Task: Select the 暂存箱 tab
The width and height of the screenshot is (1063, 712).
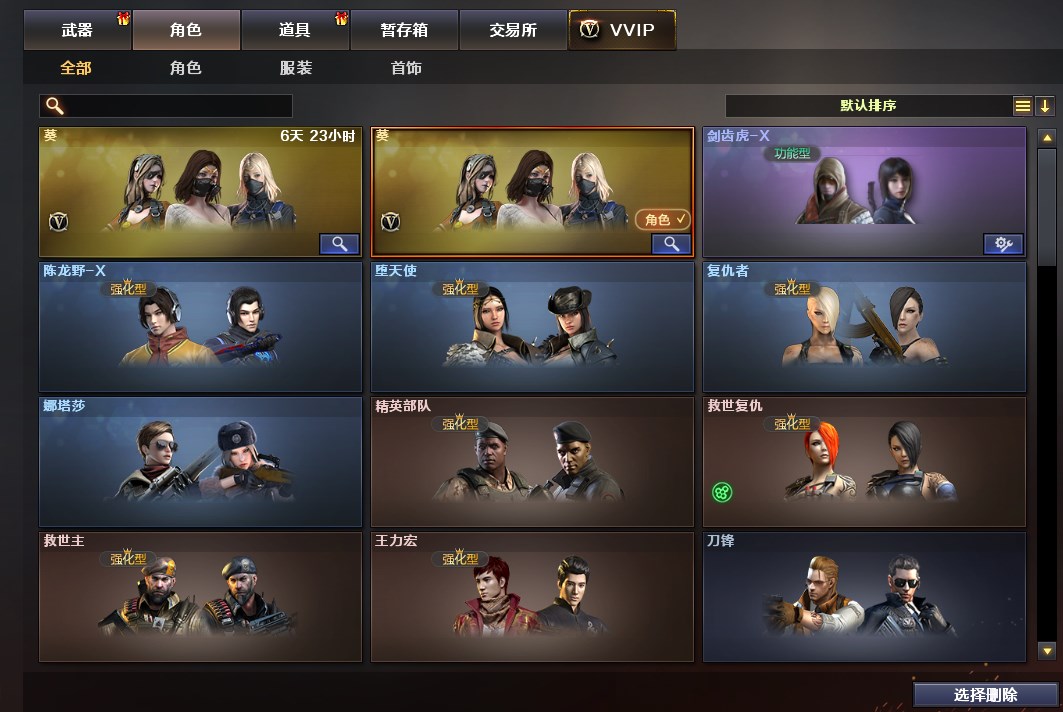Action: [404, 30]
